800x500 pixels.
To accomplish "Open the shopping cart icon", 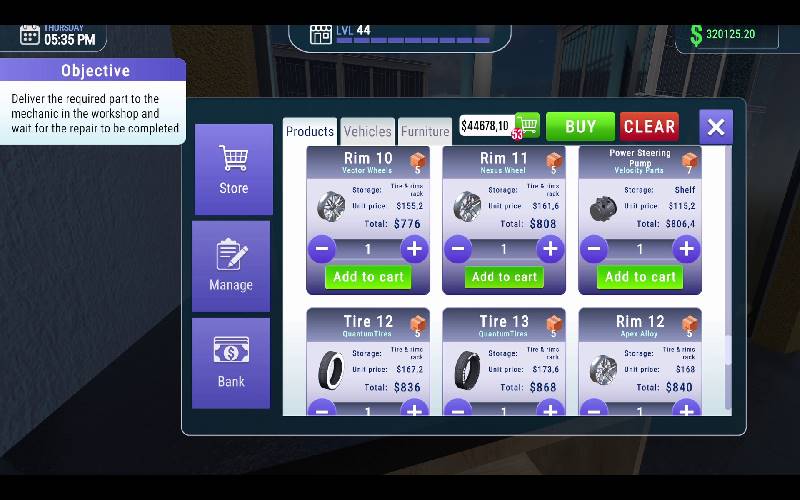I will (x=527, y=125).
